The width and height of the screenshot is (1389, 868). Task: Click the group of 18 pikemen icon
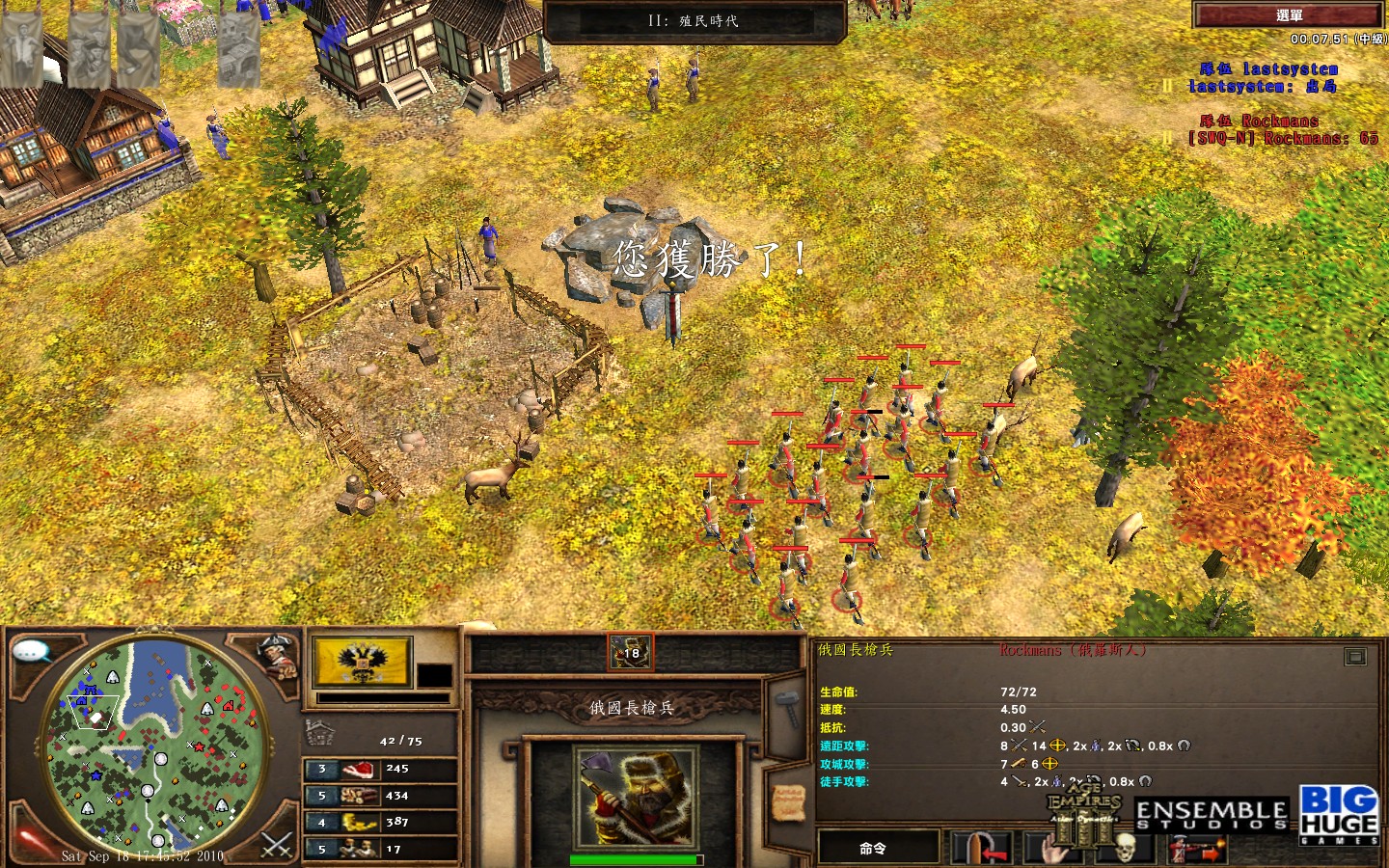tap(630, 652)
